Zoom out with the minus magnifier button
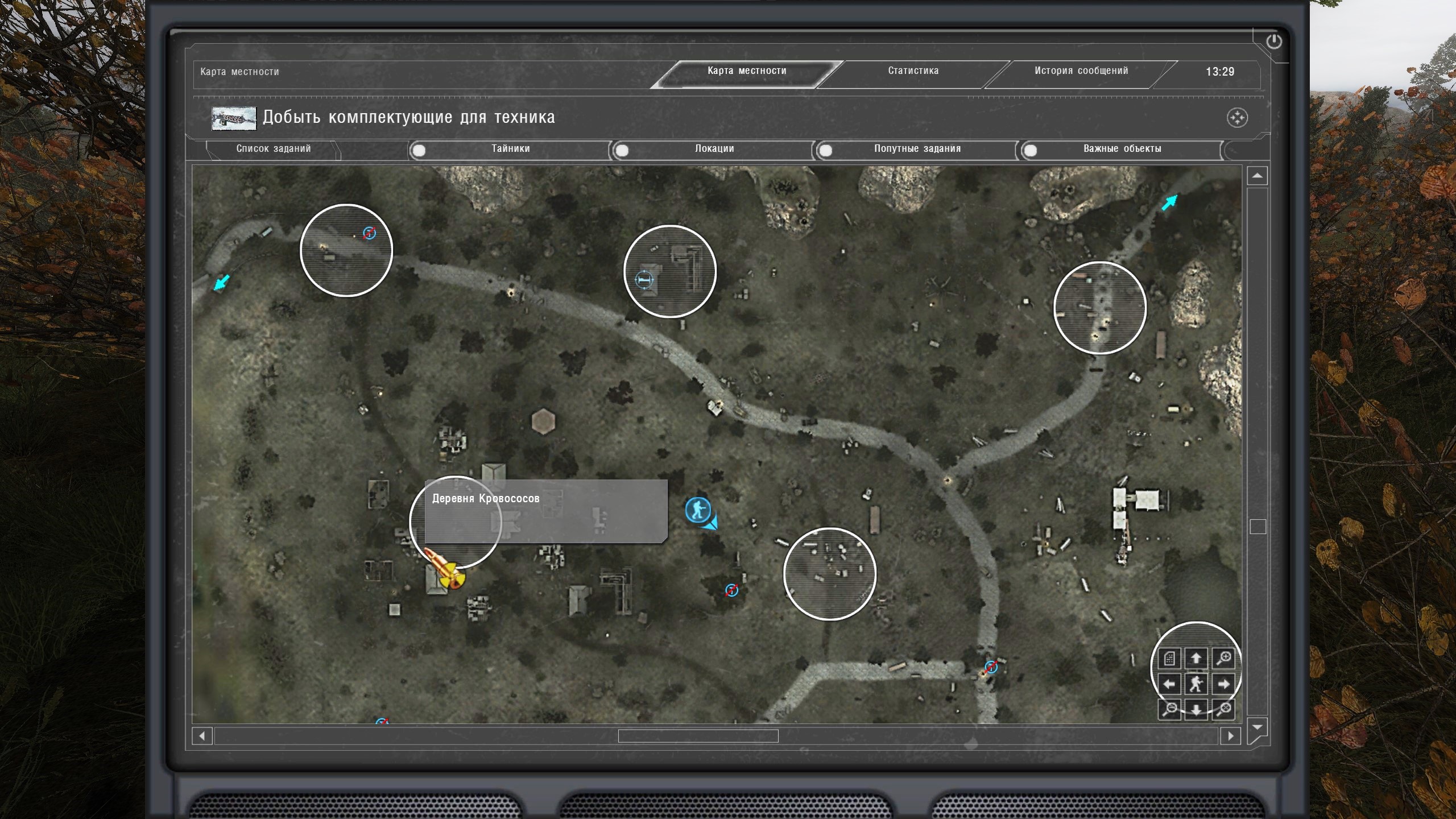This screenshot has height=819, width=1456. pyautogui.click(x=1170, y=709)
